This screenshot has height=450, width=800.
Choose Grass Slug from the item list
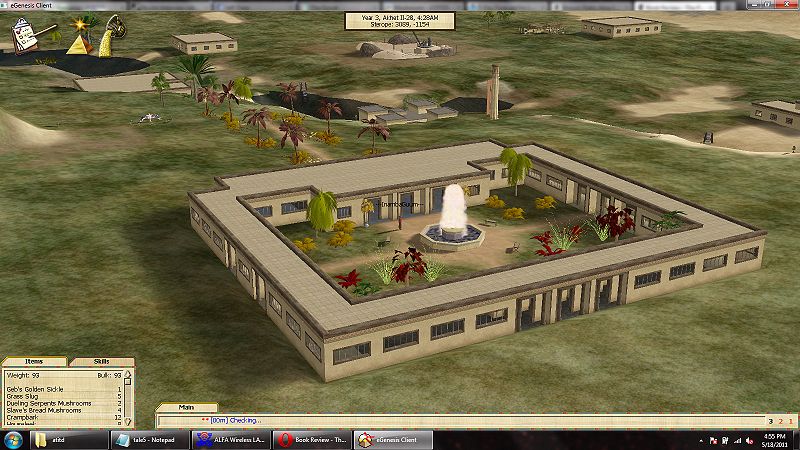pos(24,396)
